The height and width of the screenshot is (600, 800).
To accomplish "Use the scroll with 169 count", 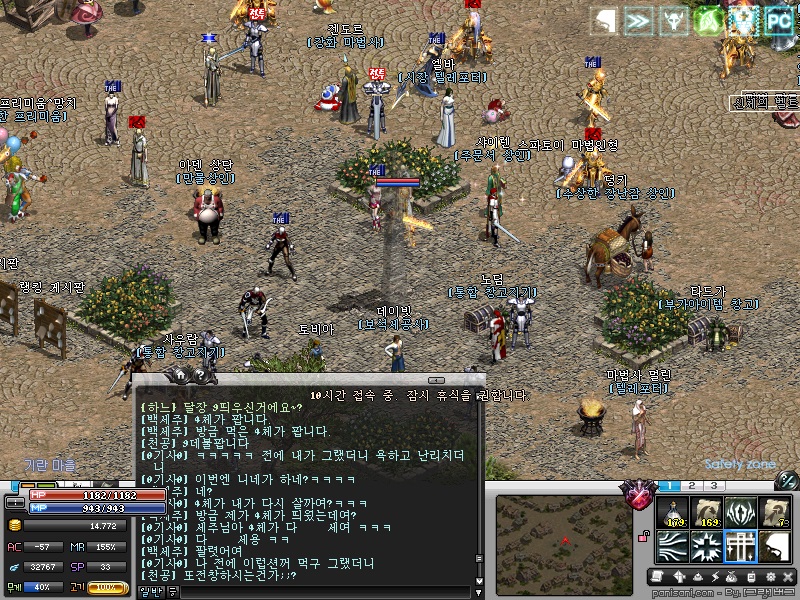I will (707, 512).
